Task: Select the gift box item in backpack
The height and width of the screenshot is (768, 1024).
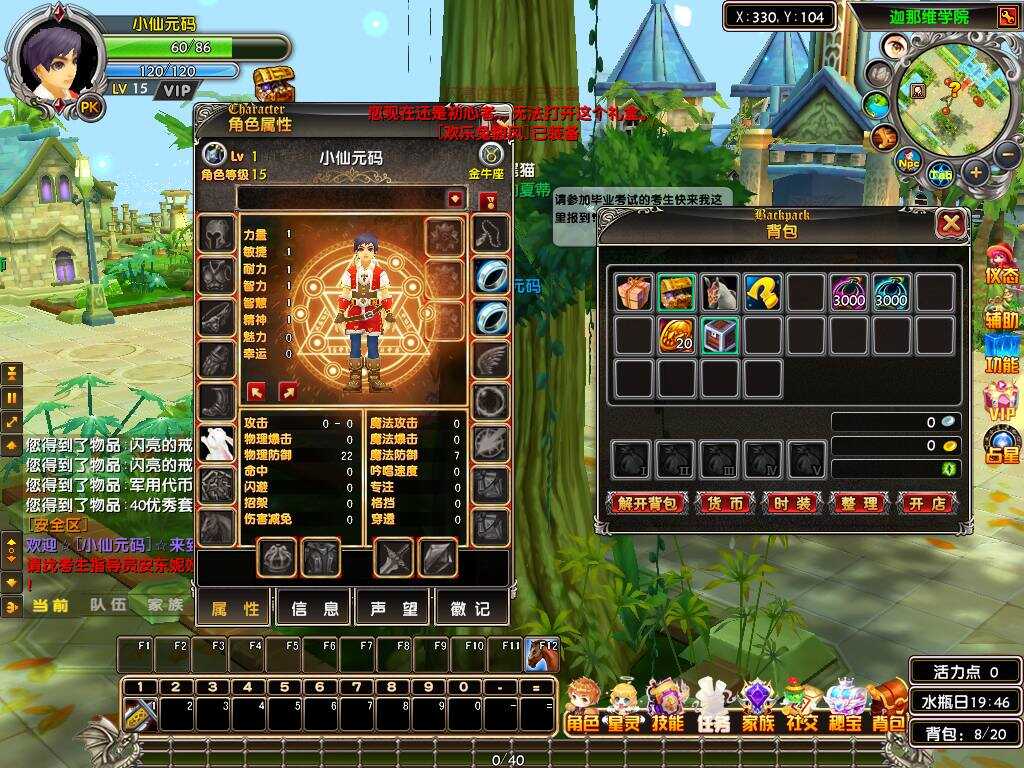Action: point(633,292)
